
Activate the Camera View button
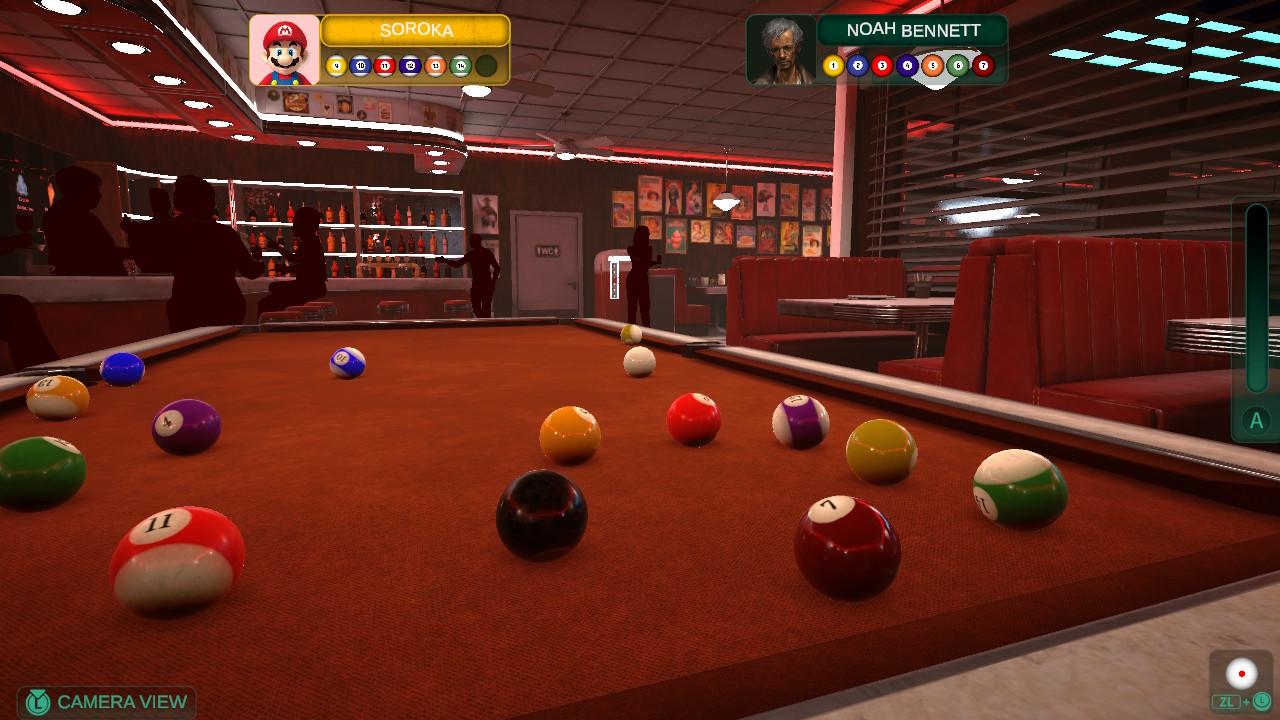[107, 701]
